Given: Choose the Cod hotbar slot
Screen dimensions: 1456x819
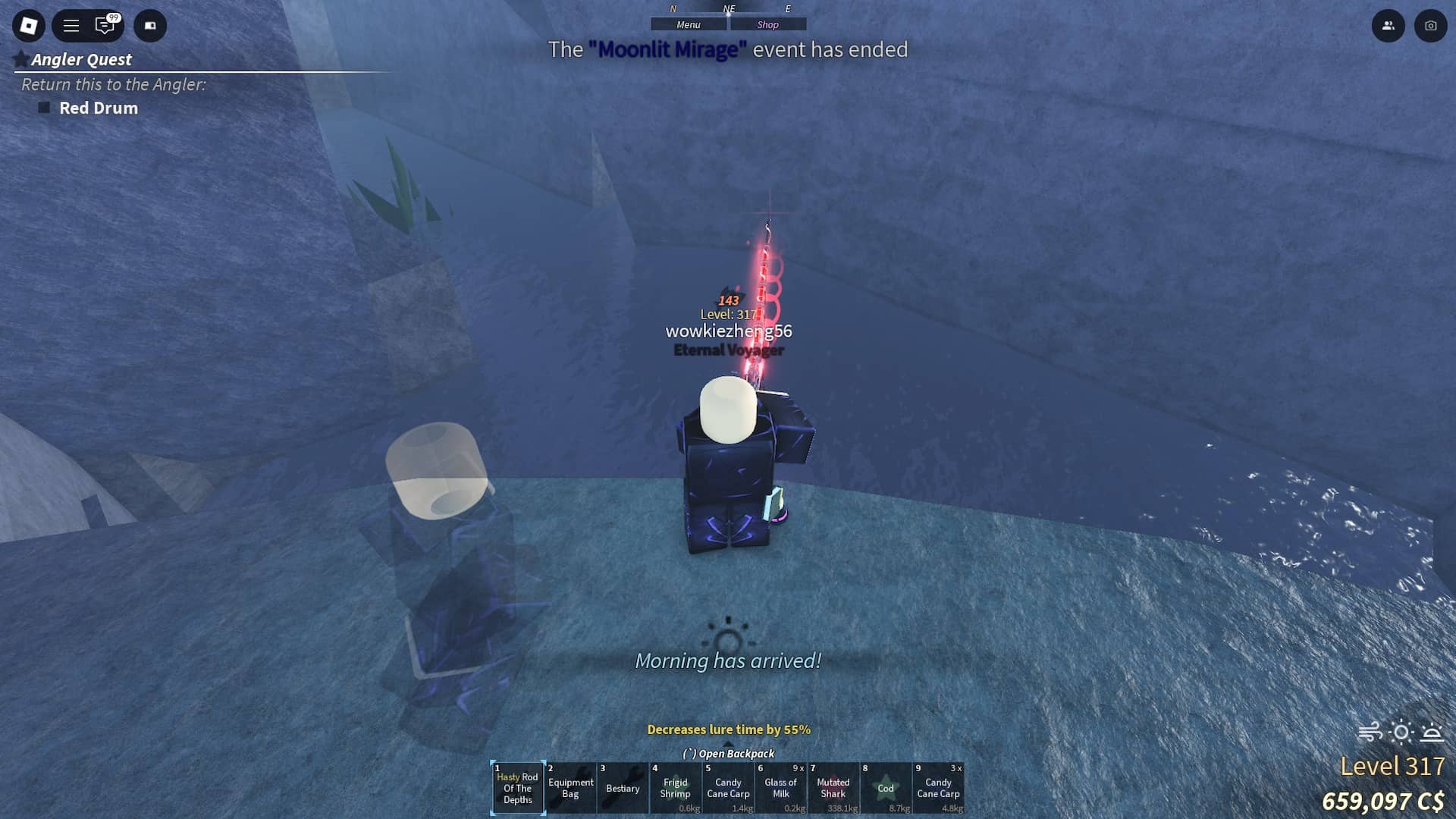Looking at the screenshot, I should [x=886, y=789].
